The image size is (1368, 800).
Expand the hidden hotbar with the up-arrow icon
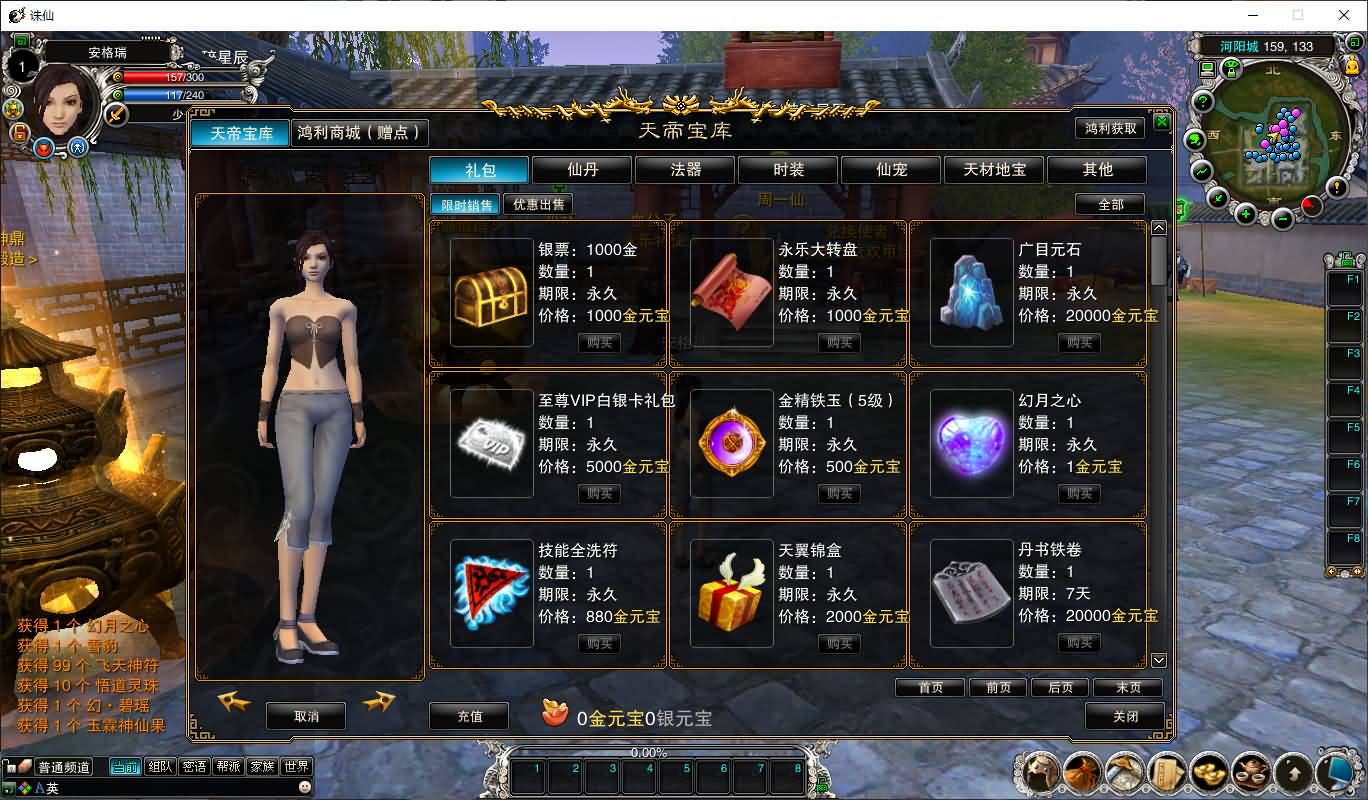coord(1293,771)
